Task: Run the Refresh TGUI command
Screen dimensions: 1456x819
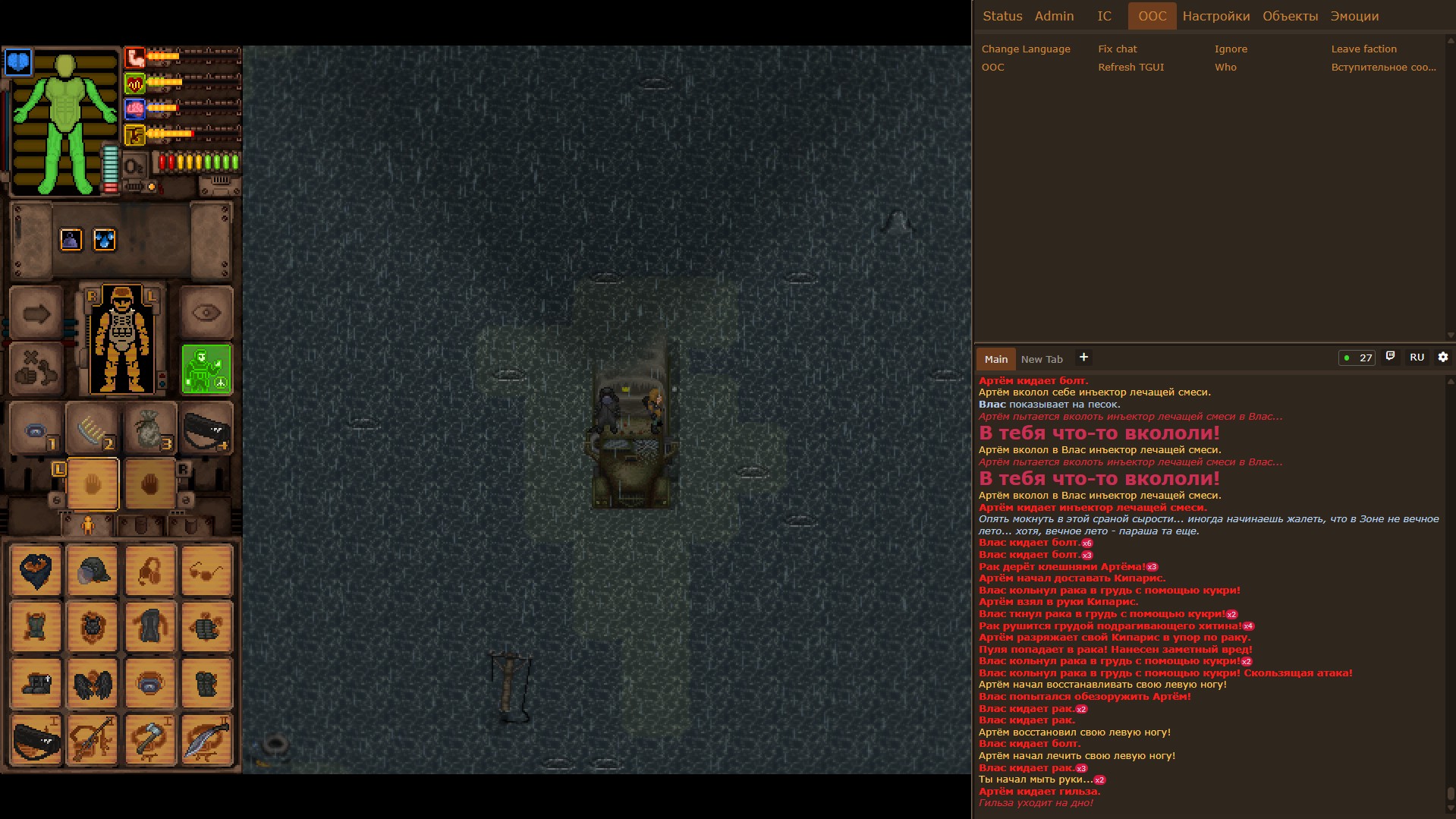Action: pos(1131,67)
